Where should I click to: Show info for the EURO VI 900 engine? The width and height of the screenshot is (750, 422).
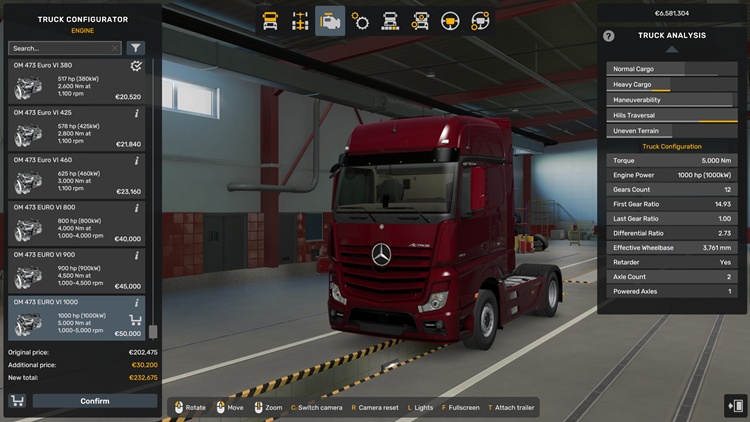137,256
